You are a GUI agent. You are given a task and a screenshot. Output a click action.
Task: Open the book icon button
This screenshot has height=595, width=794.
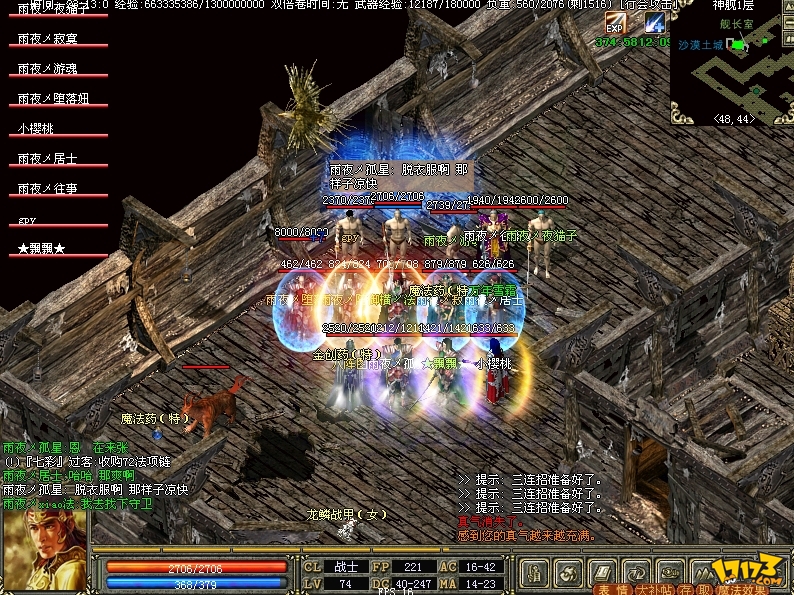point(601,573)
